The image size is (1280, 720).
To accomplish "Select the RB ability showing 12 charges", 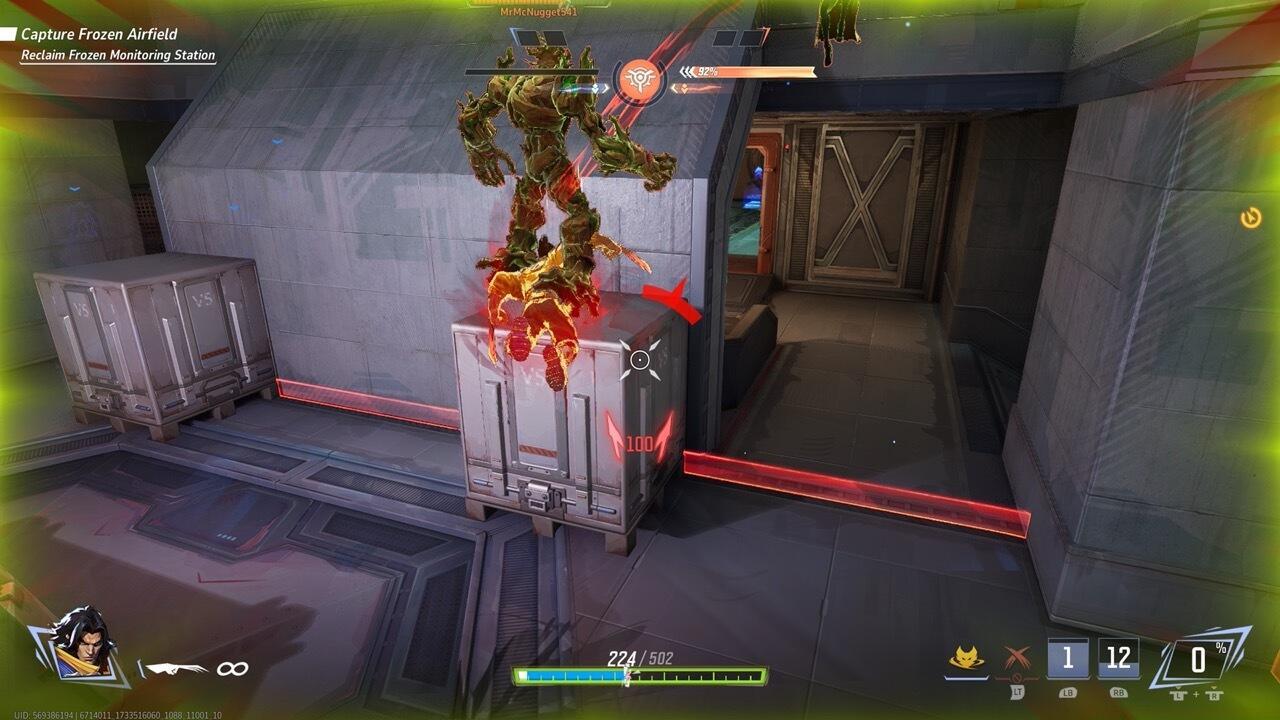I will coord(1118,656).
